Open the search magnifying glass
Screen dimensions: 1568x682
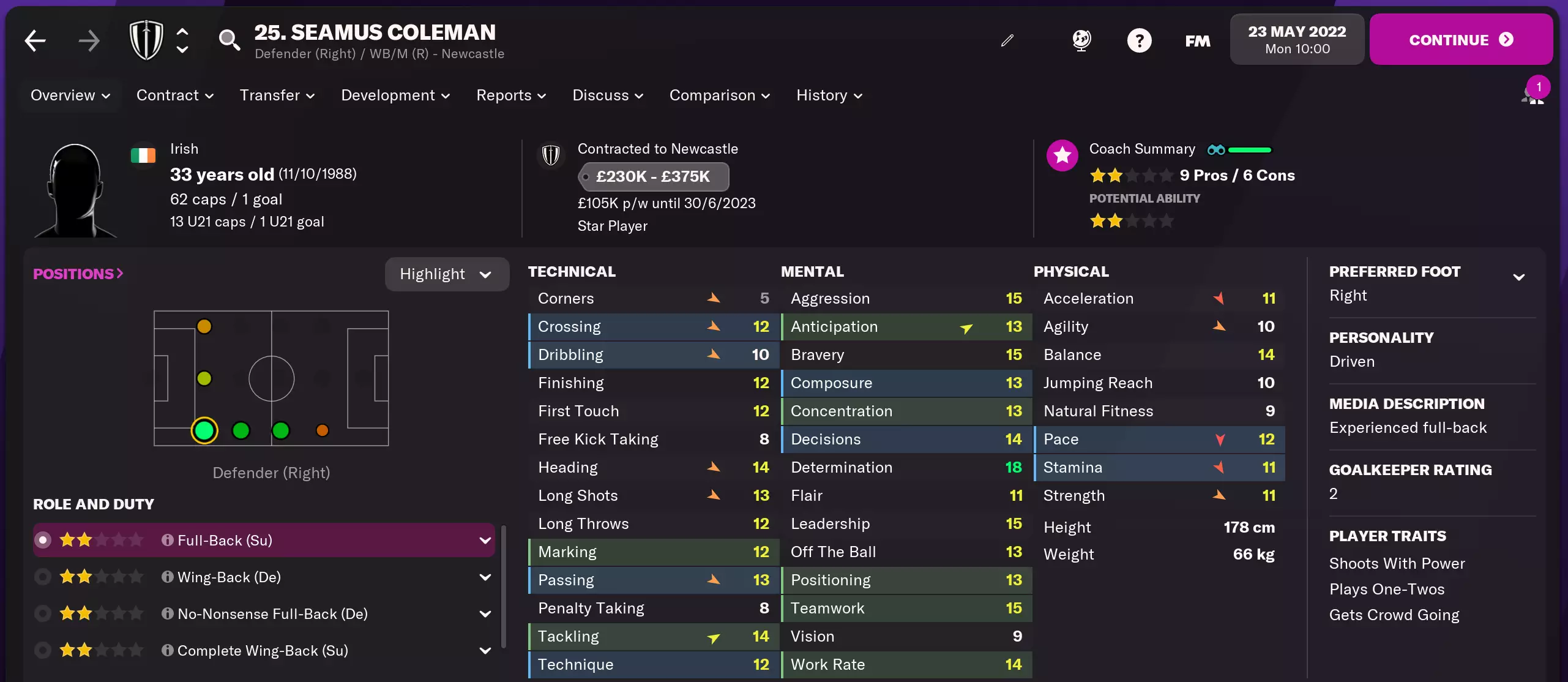tap(229, 40)
